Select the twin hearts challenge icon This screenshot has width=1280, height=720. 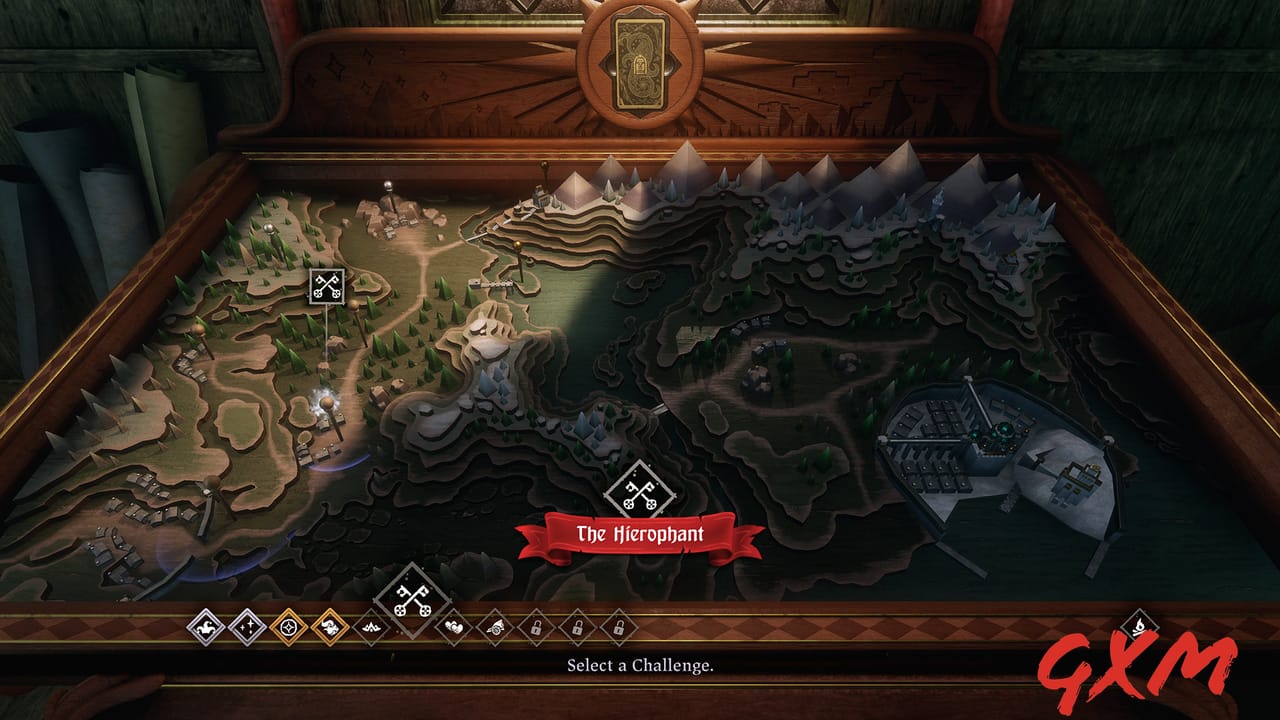click(454, 627)
